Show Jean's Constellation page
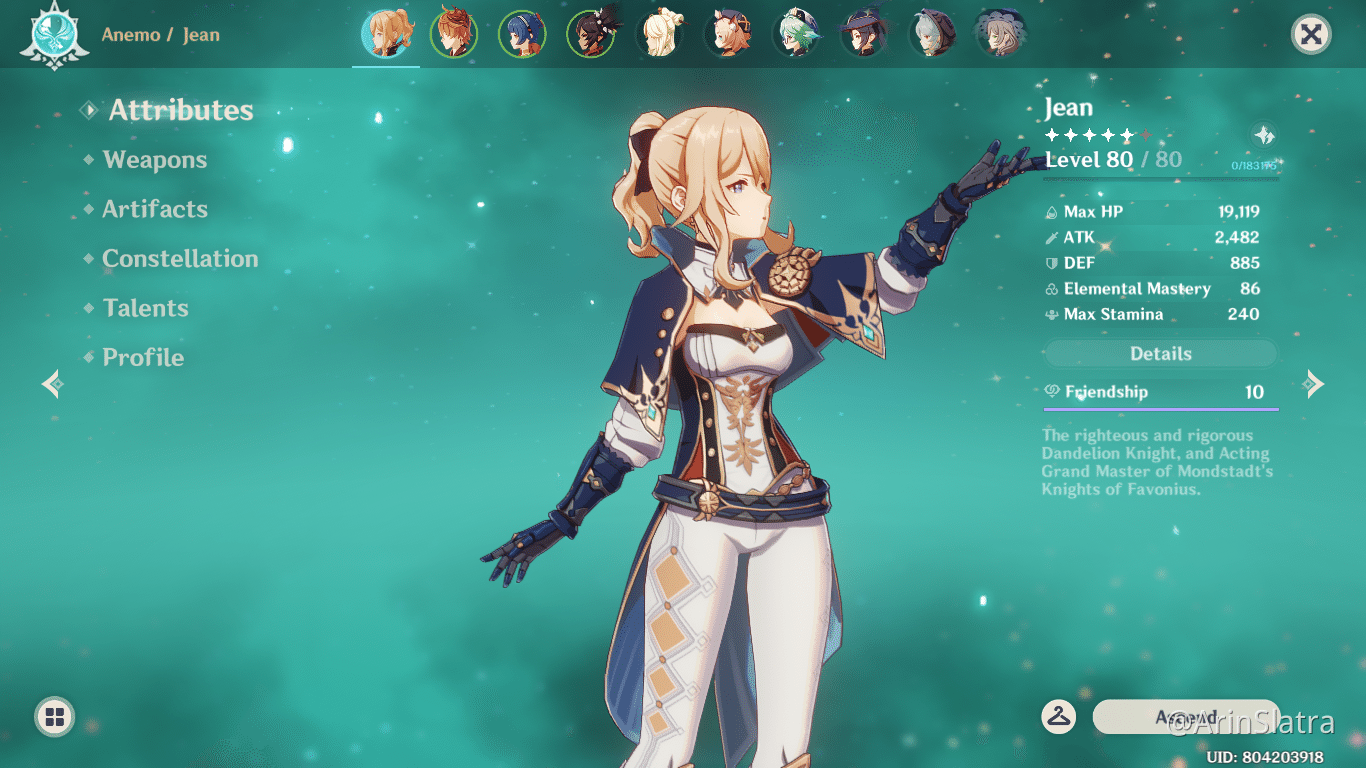 pyautogui.click(x=180, y=259)
